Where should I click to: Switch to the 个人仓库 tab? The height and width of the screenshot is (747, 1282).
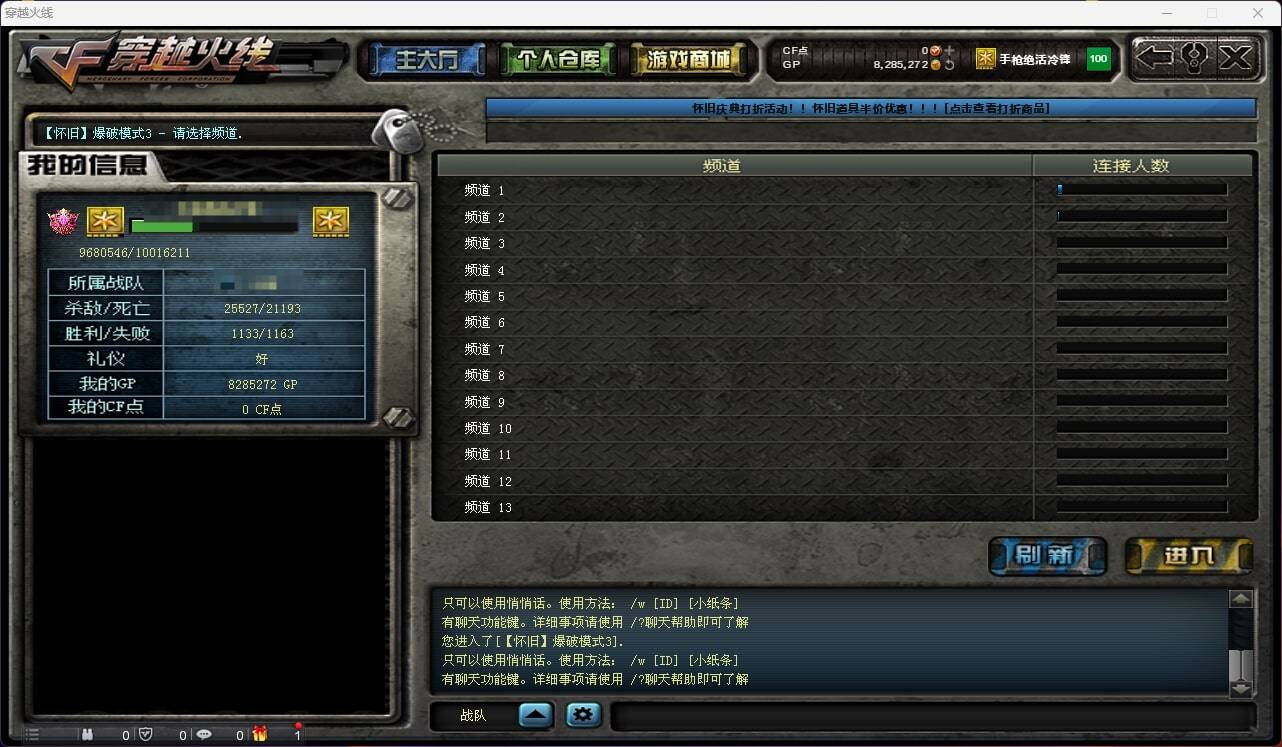[x=561, y=58]
